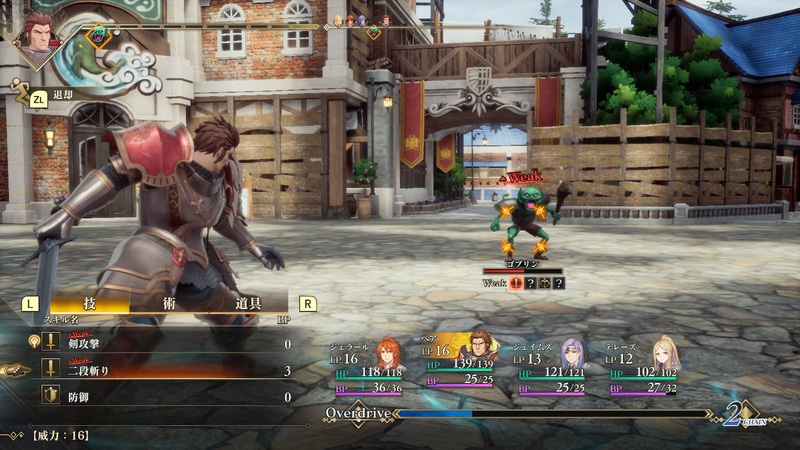Screen dimensions: 800x450
Task: Switch to the 道具 items tab
Action: click(249, 303)
